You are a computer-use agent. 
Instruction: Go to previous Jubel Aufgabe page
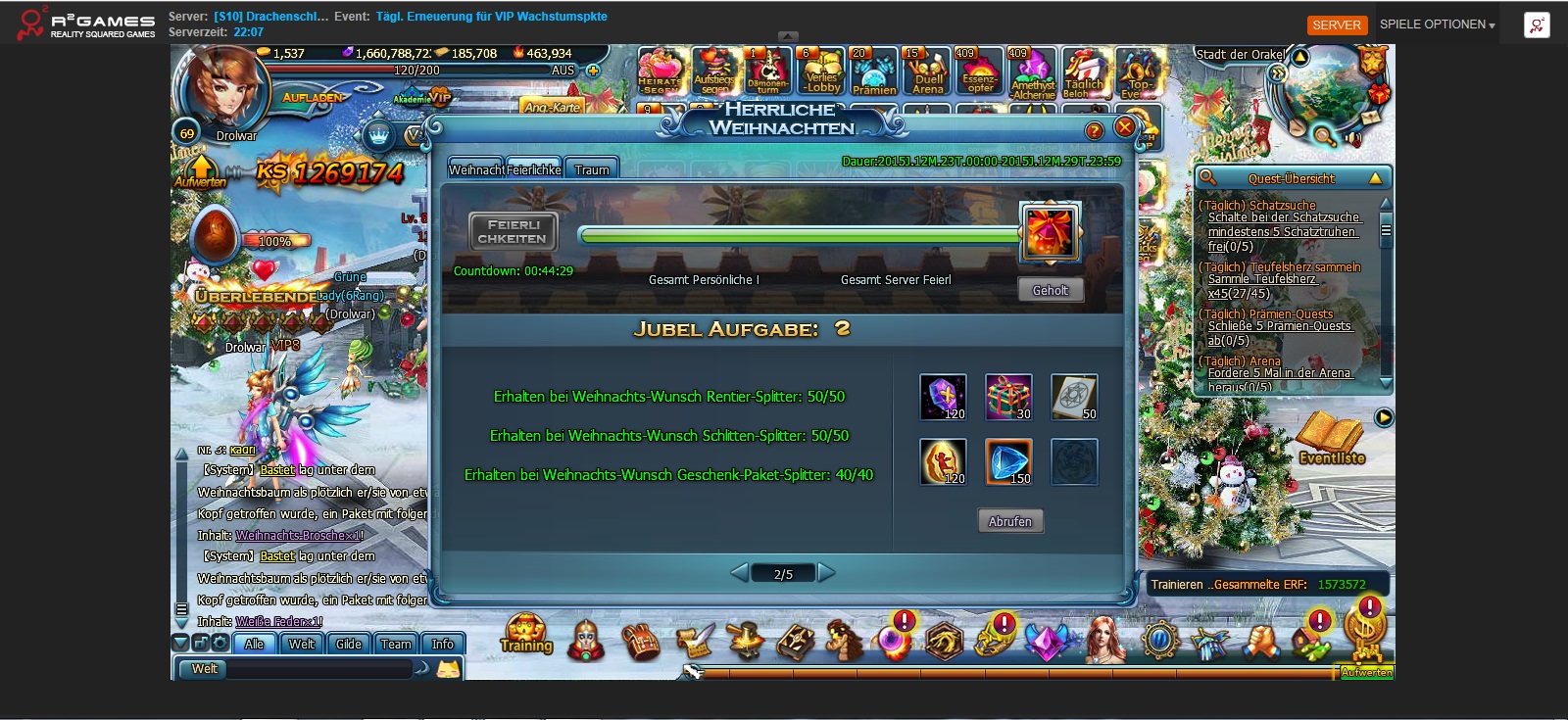740,573
